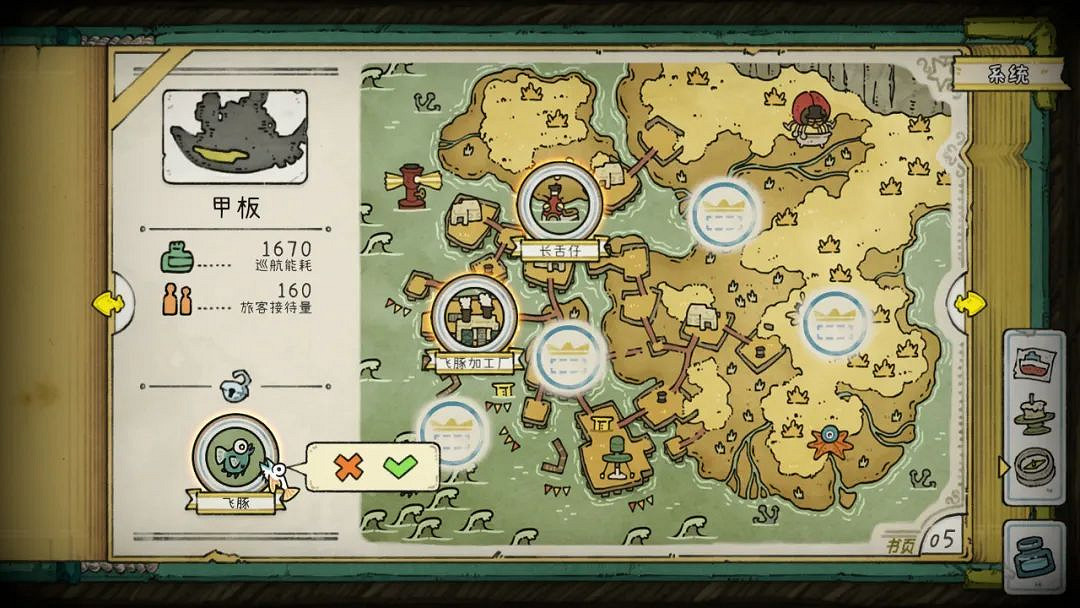The image size is (1080, 608).
Task: Confirm with the green checkmark
Action: pos(401,466)
